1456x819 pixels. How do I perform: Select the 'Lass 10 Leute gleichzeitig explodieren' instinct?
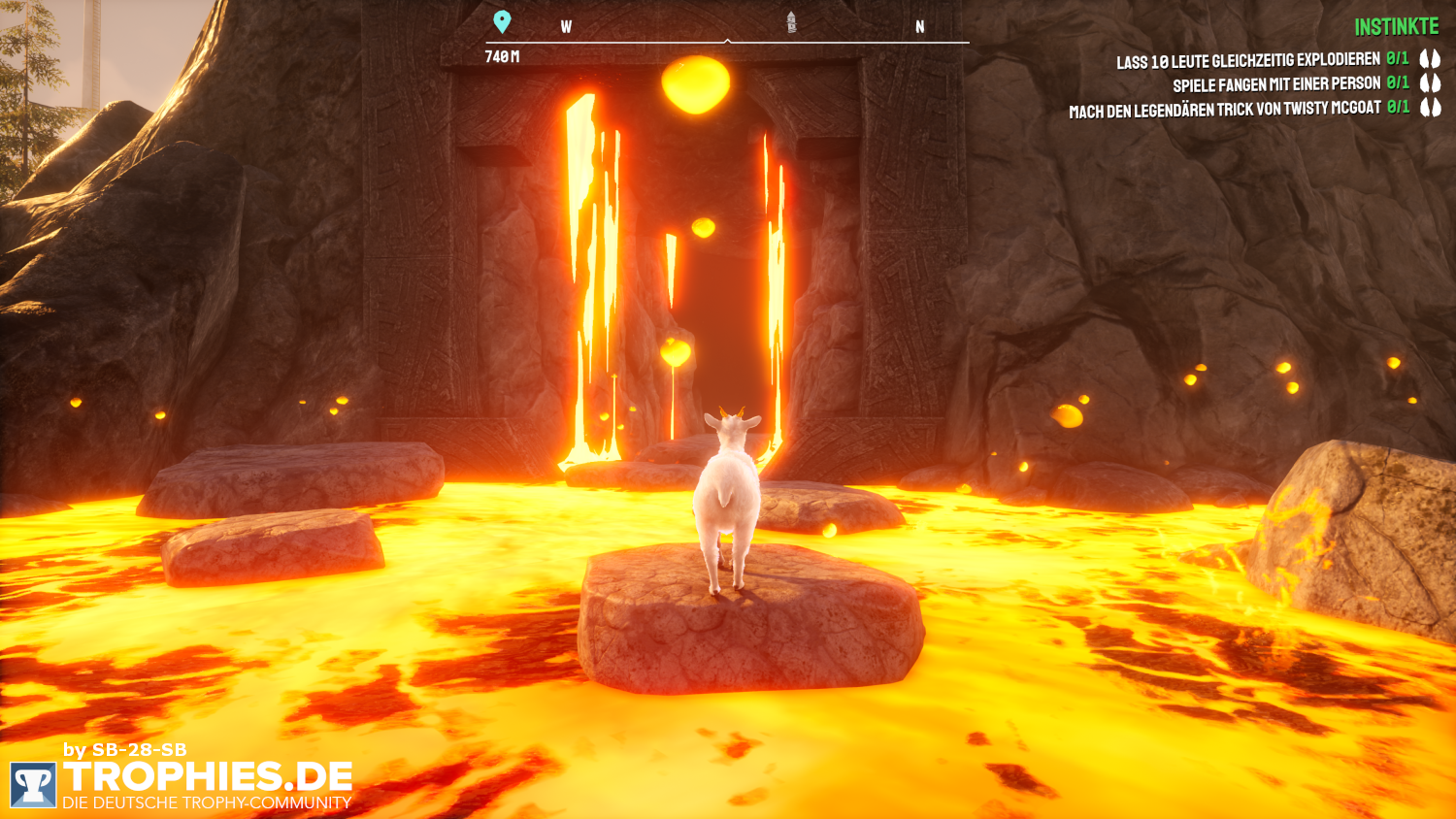click(1247, 61)
